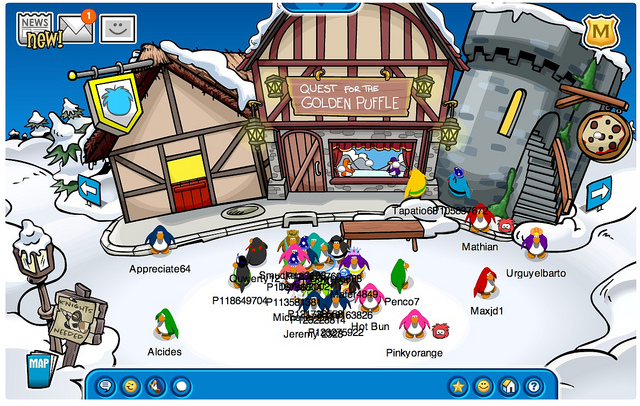640x406 pixels.
Task: Open the speech bubble quick-chat menu
Action: click(105, 385)
